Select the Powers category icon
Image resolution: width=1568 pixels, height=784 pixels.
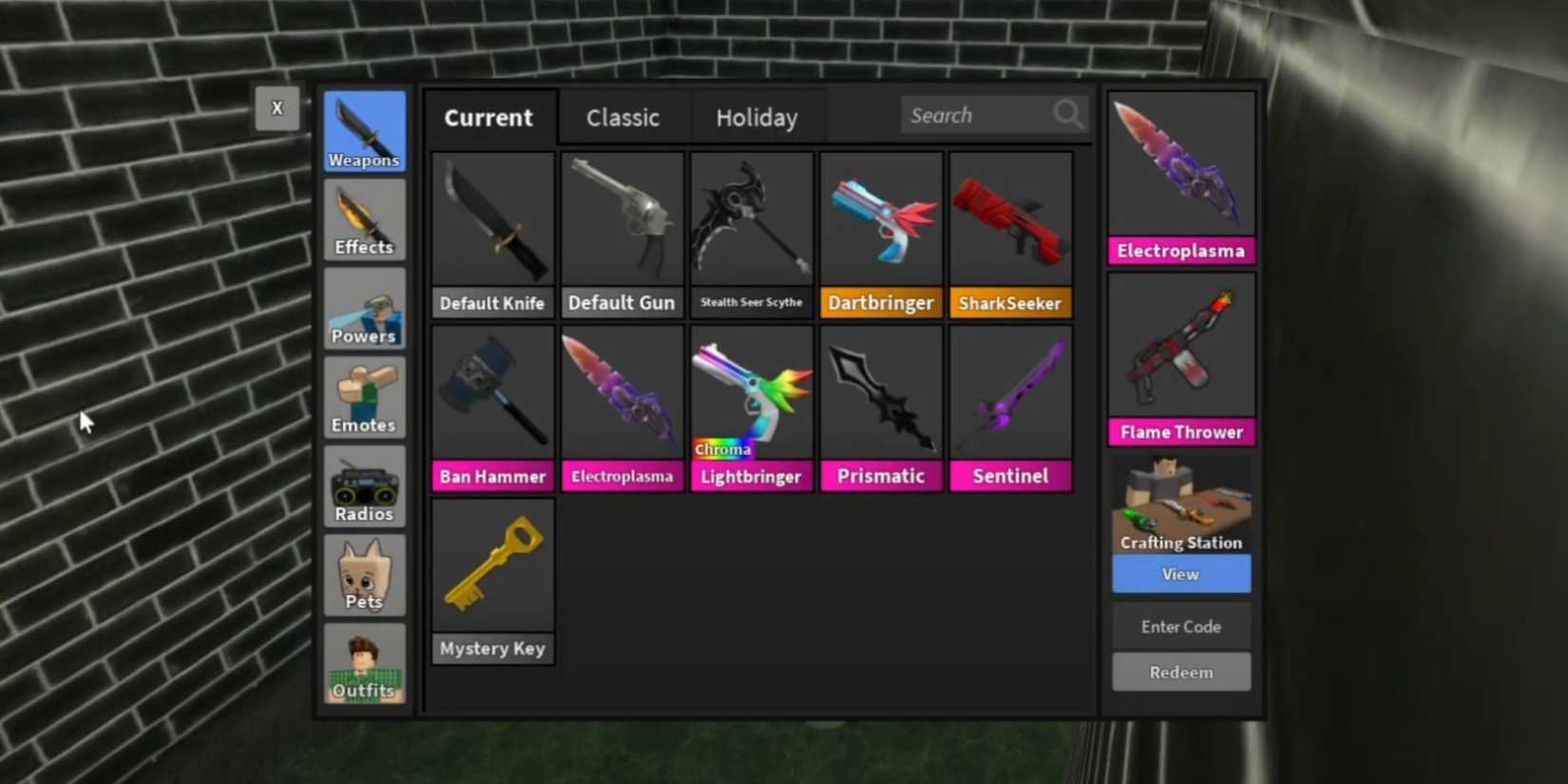(x=364, y=308)
